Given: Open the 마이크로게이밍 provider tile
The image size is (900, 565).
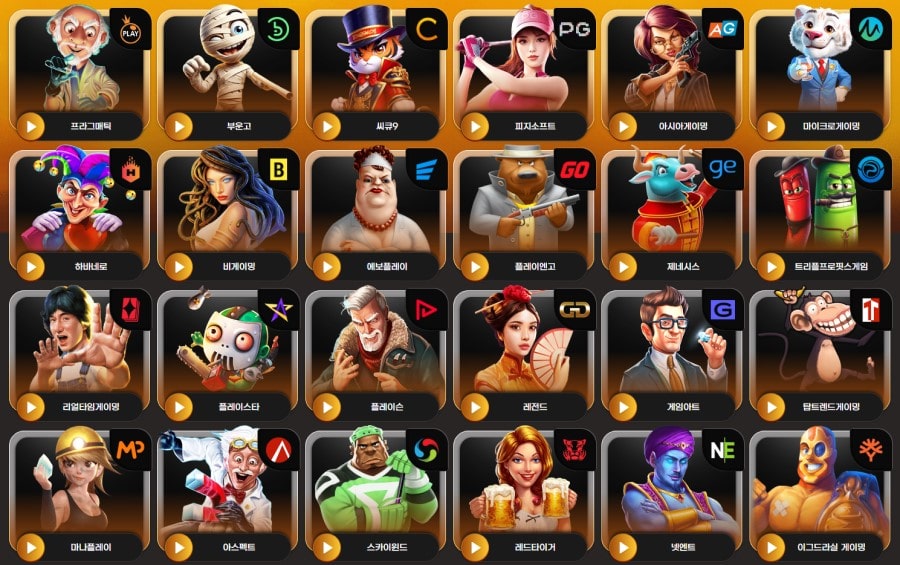Looking at the screenshot, I should tap(822, 70).
